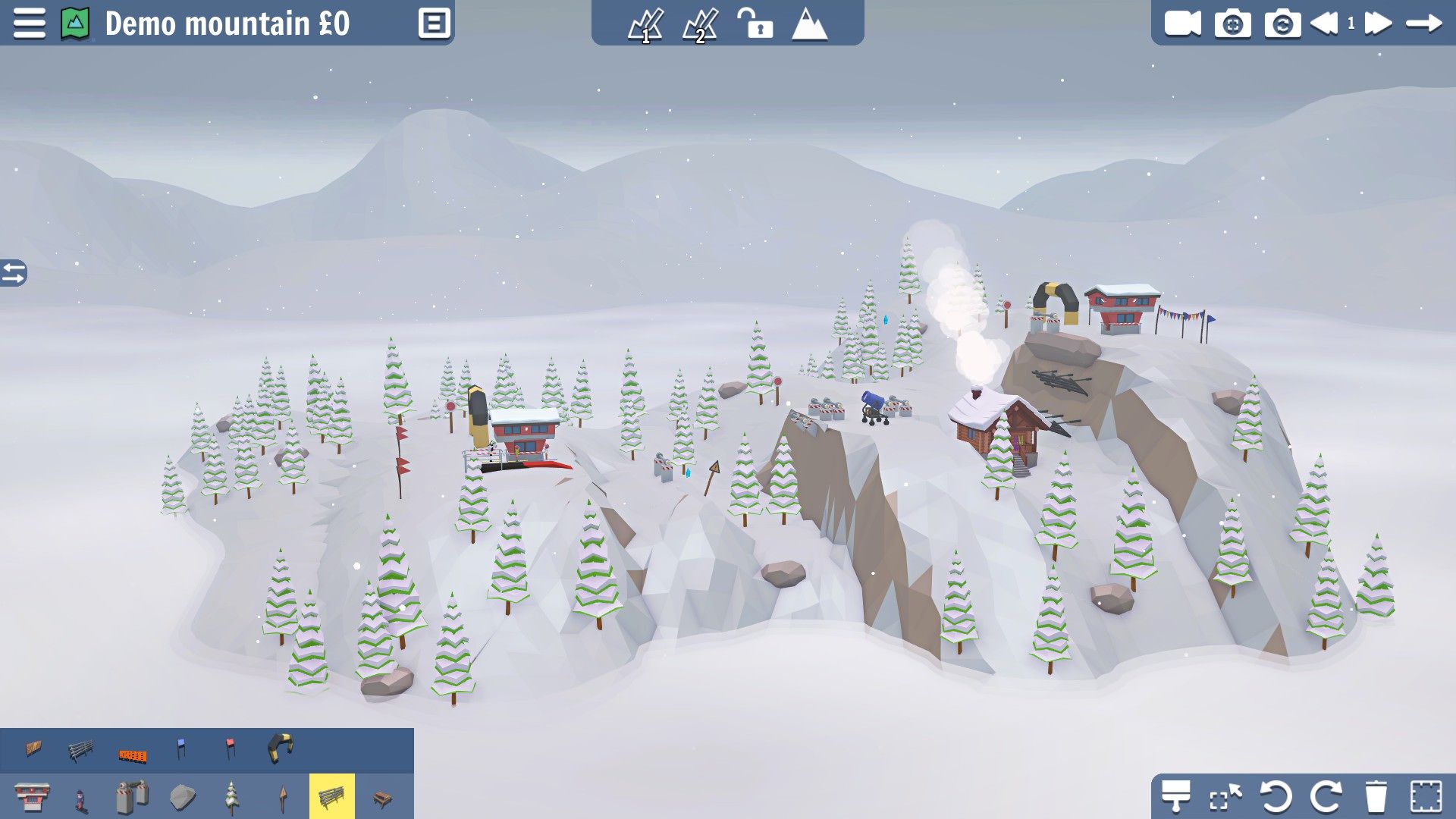Activate the video camera button
This screenshot has width=1456, height=819.
point(1182,24)
